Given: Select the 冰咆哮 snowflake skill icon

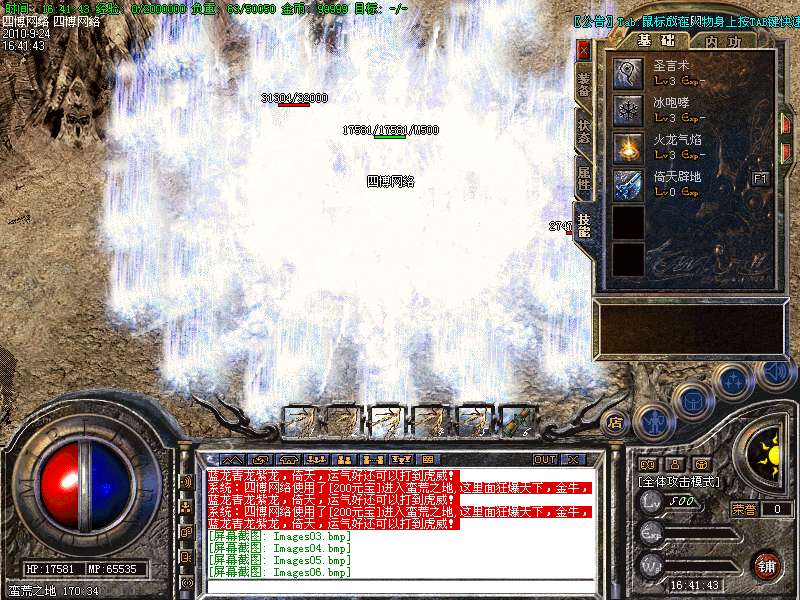Looking at the screenshot, I should (x=628, y=109).
